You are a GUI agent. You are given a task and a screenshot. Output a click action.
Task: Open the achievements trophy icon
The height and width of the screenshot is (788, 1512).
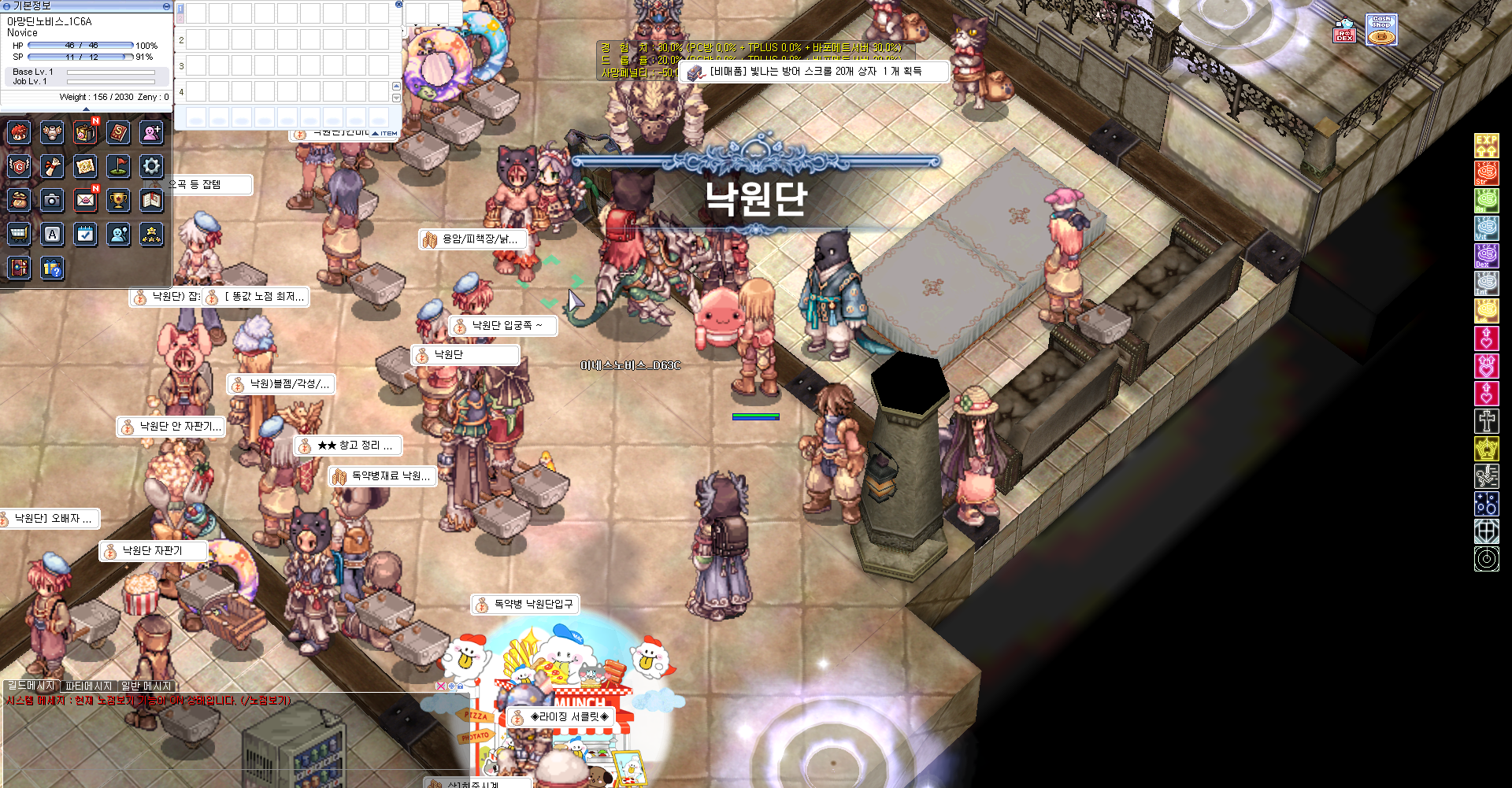click(x=118, y=201)
